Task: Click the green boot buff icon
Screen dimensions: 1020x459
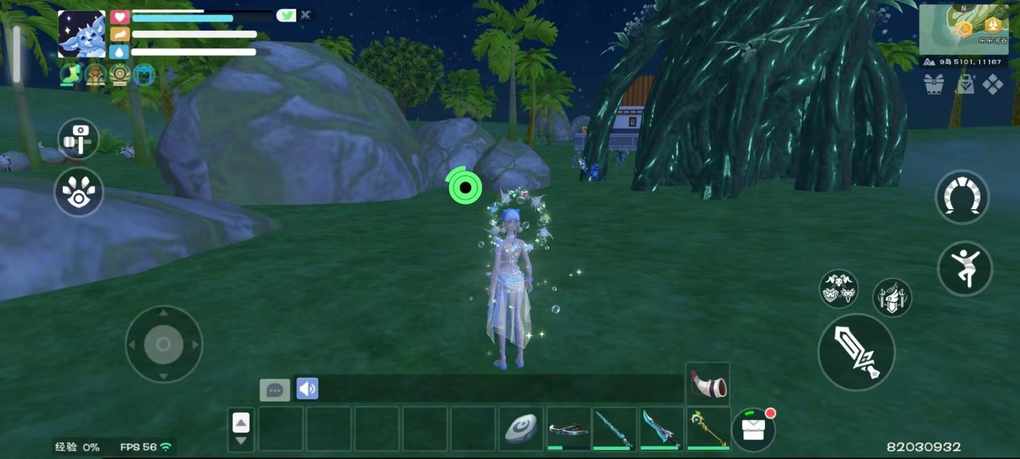Action: 70,75
